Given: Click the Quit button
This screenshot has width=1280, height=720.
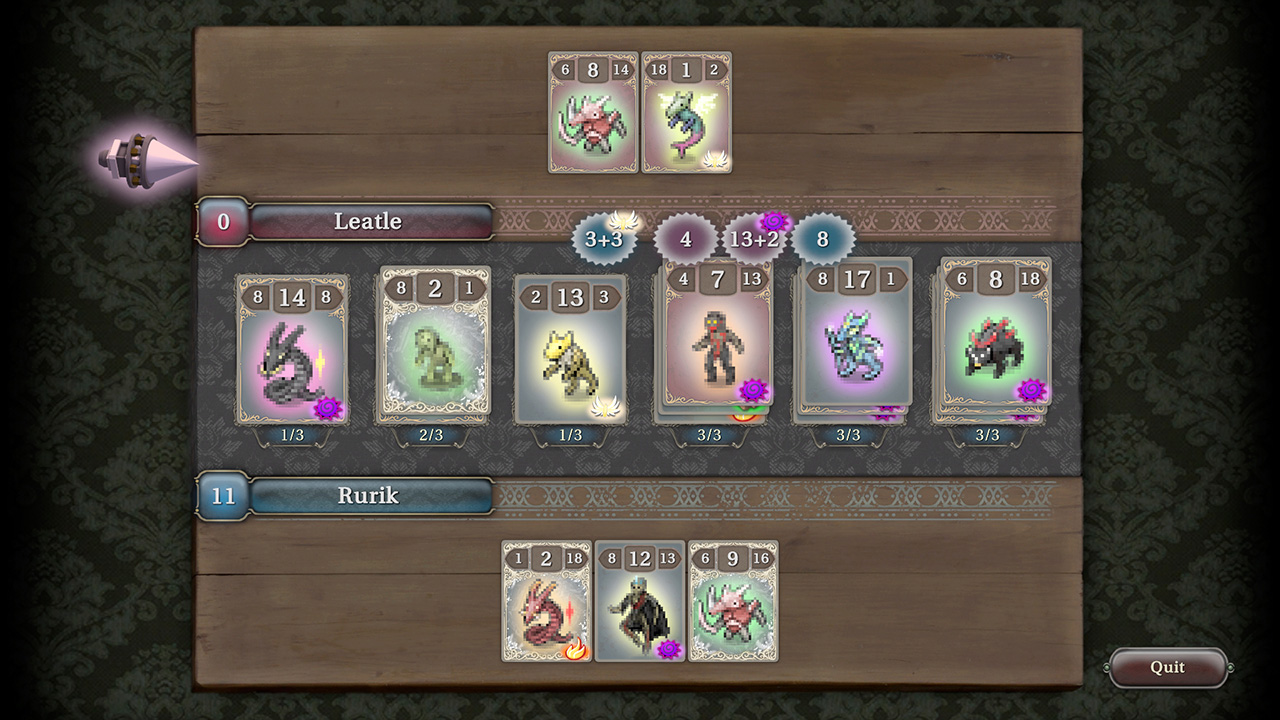Looking at the screenshot, I should tap(1167, 668).
